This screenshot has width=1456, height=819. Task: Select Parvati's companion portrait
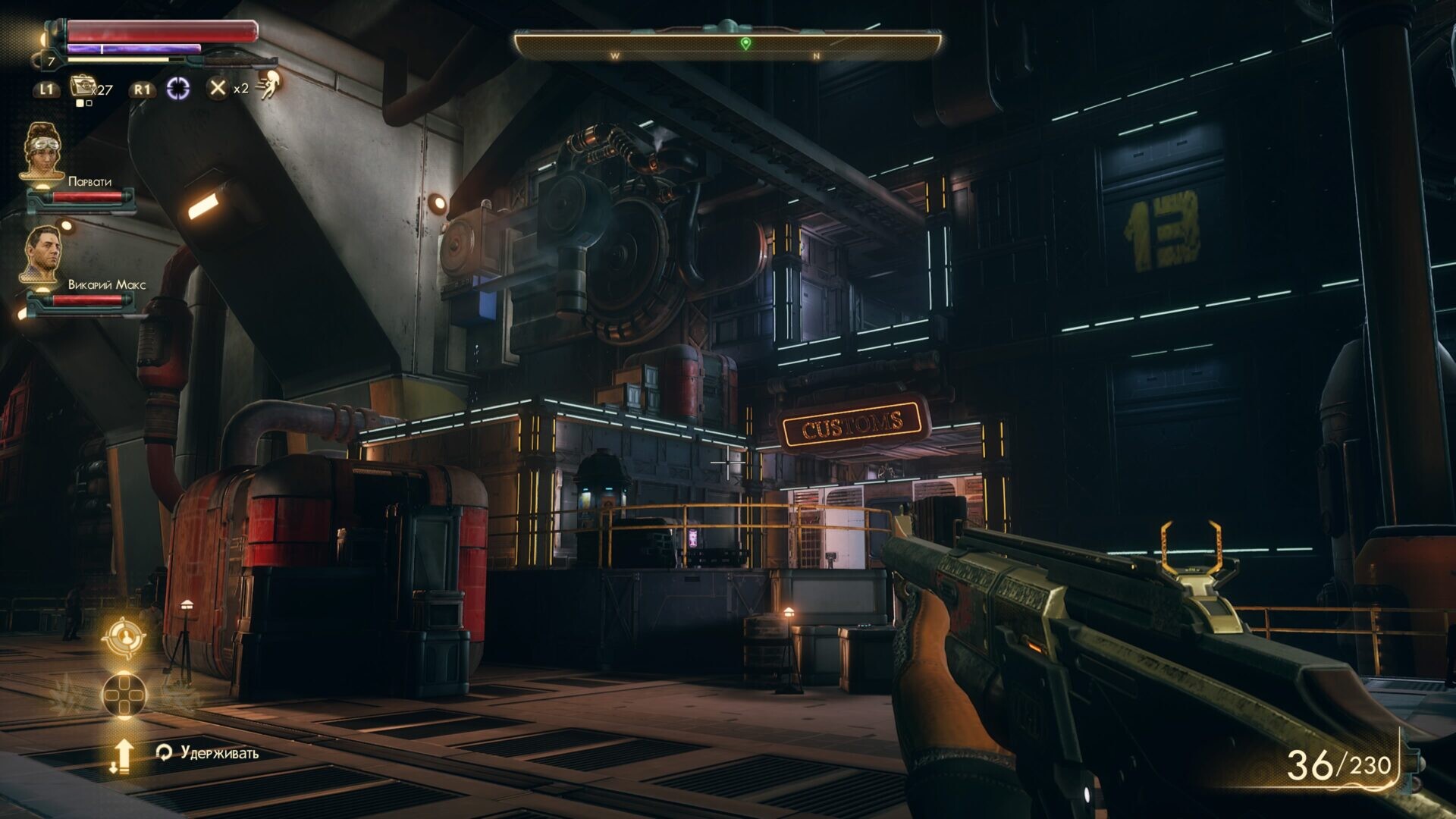41,152
